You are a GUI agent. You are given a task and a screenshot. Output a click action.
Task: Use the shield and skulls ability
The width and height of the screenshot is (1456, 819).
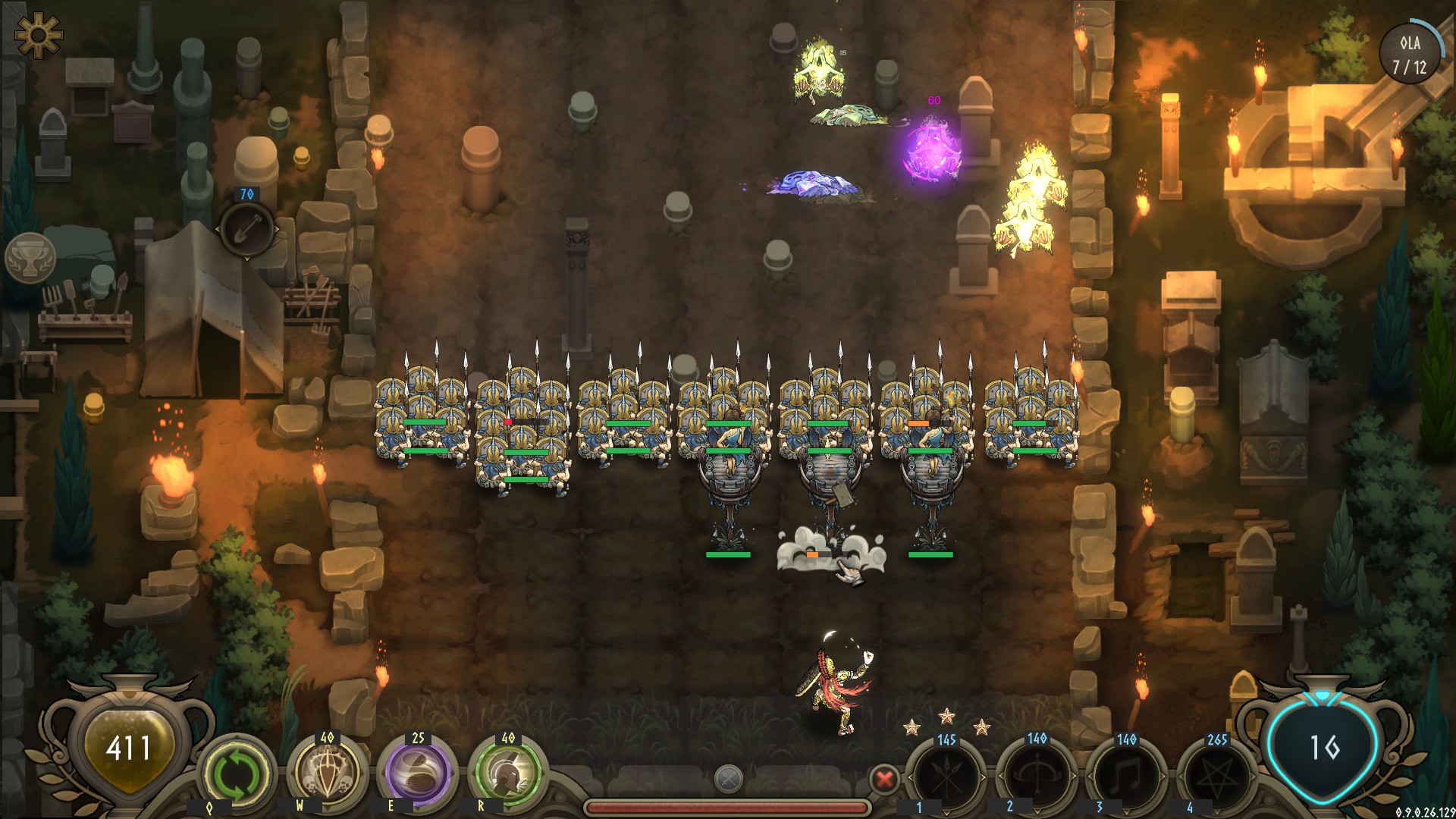tap(328, 773)
